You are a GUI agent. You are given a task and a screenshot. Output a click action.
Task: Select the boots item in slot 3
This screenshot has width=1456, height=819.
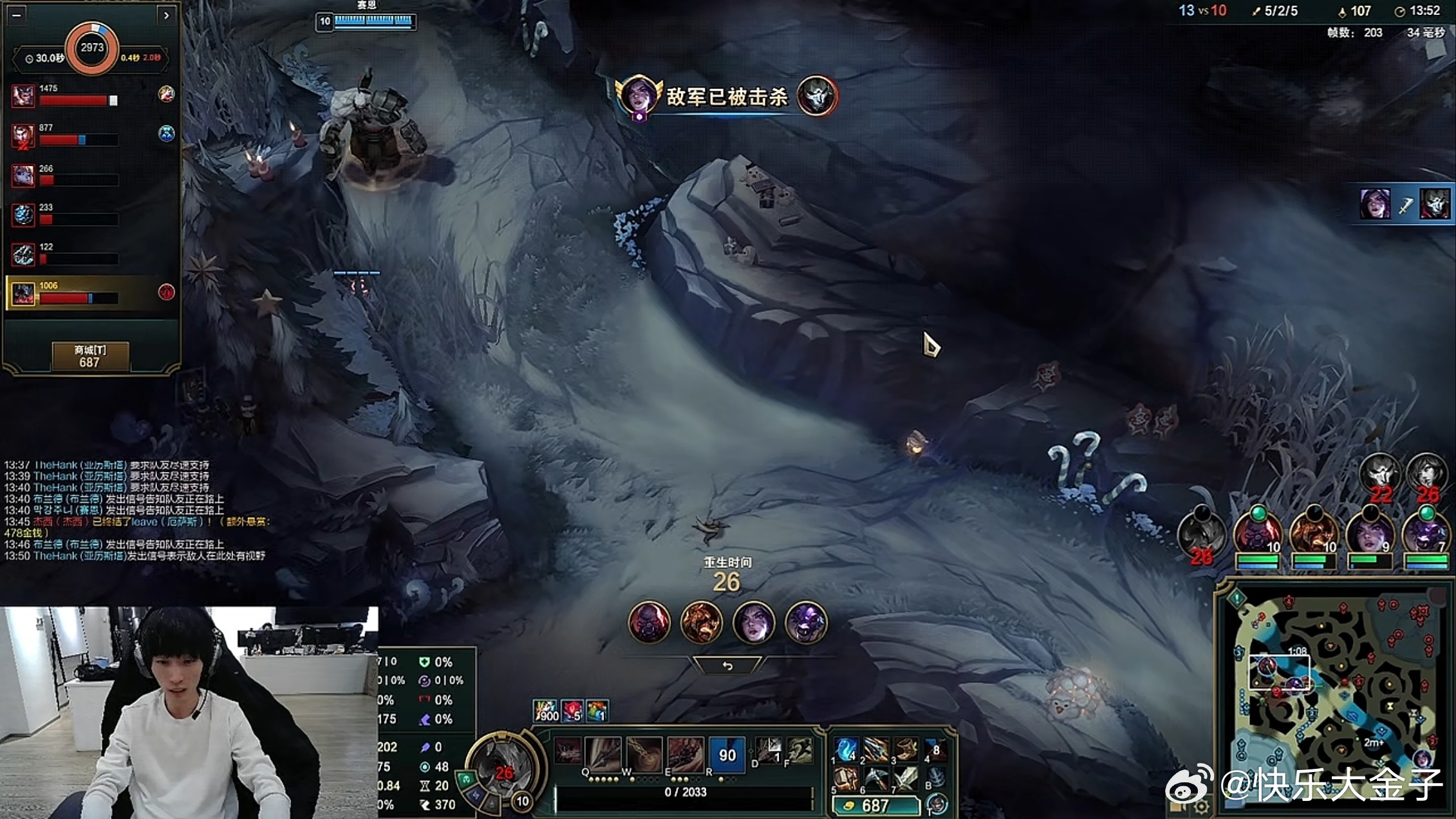[x=906, y=749]
